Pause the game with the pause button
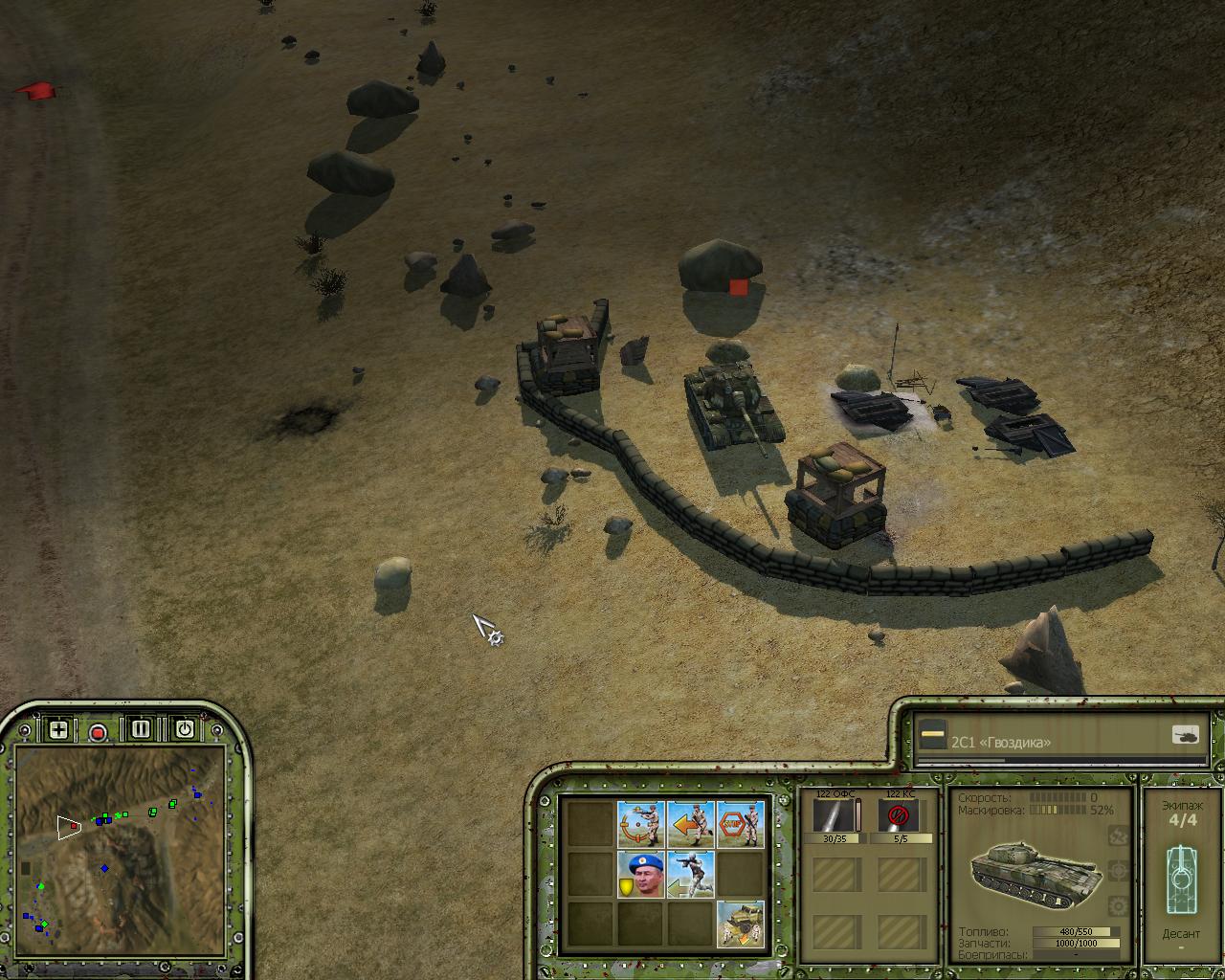The width and height of the screenshot is (1225, 980). pos(141,730)
